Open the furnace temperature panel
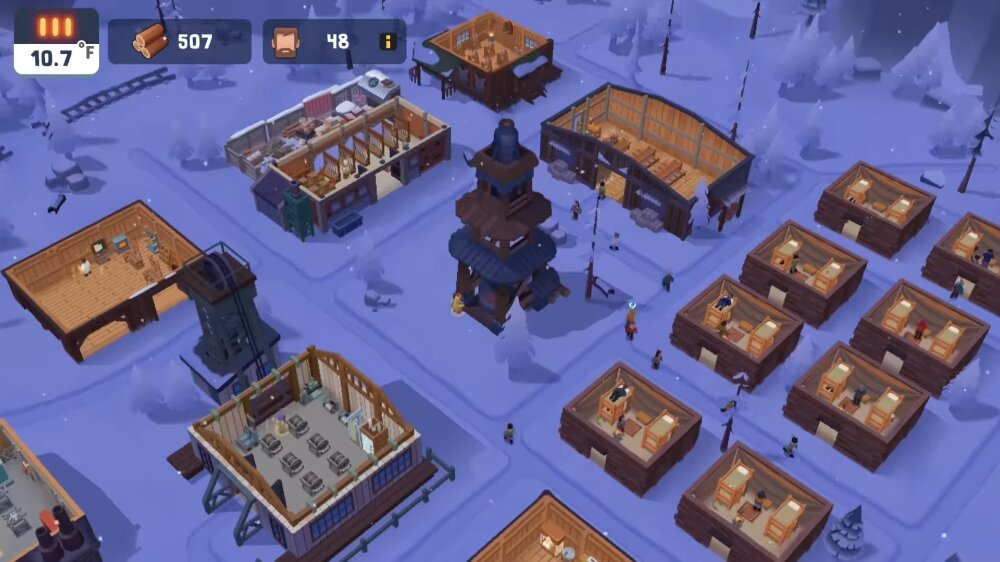1000x562 pixels. (x=57, y=42)
